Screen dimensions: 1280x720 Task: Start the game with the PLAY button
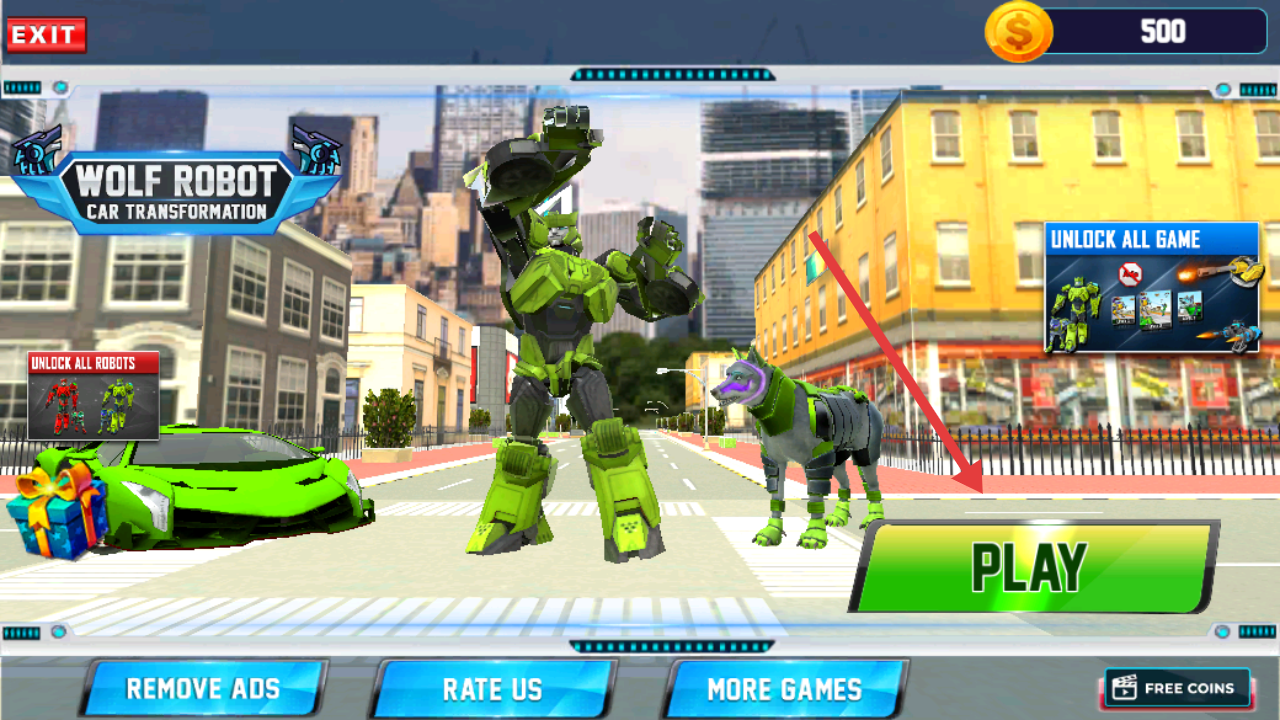tap(1032, 566)
